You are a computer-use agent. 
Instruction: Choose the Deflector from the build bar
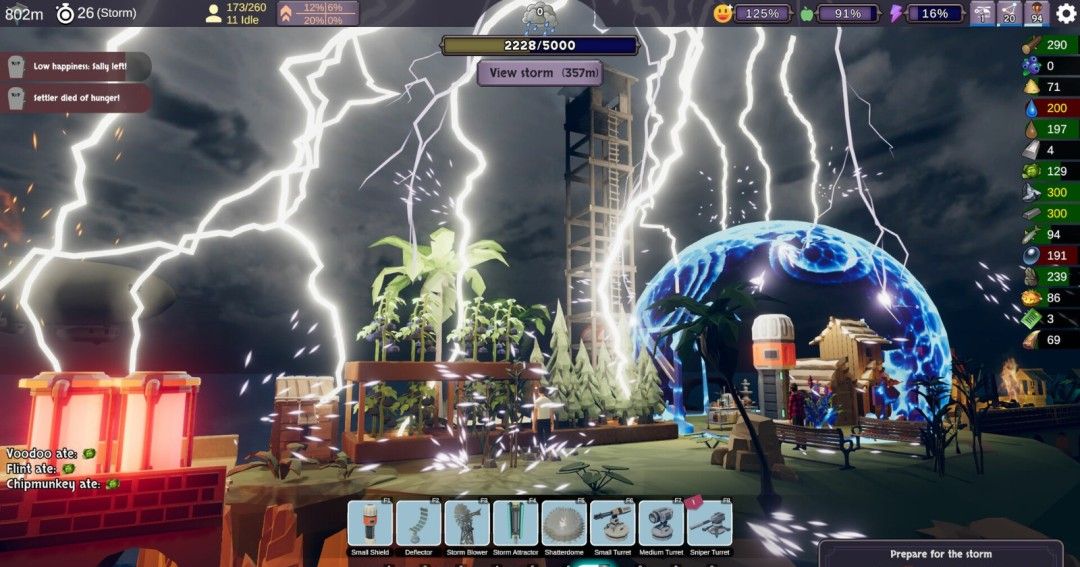pos(418,524)
